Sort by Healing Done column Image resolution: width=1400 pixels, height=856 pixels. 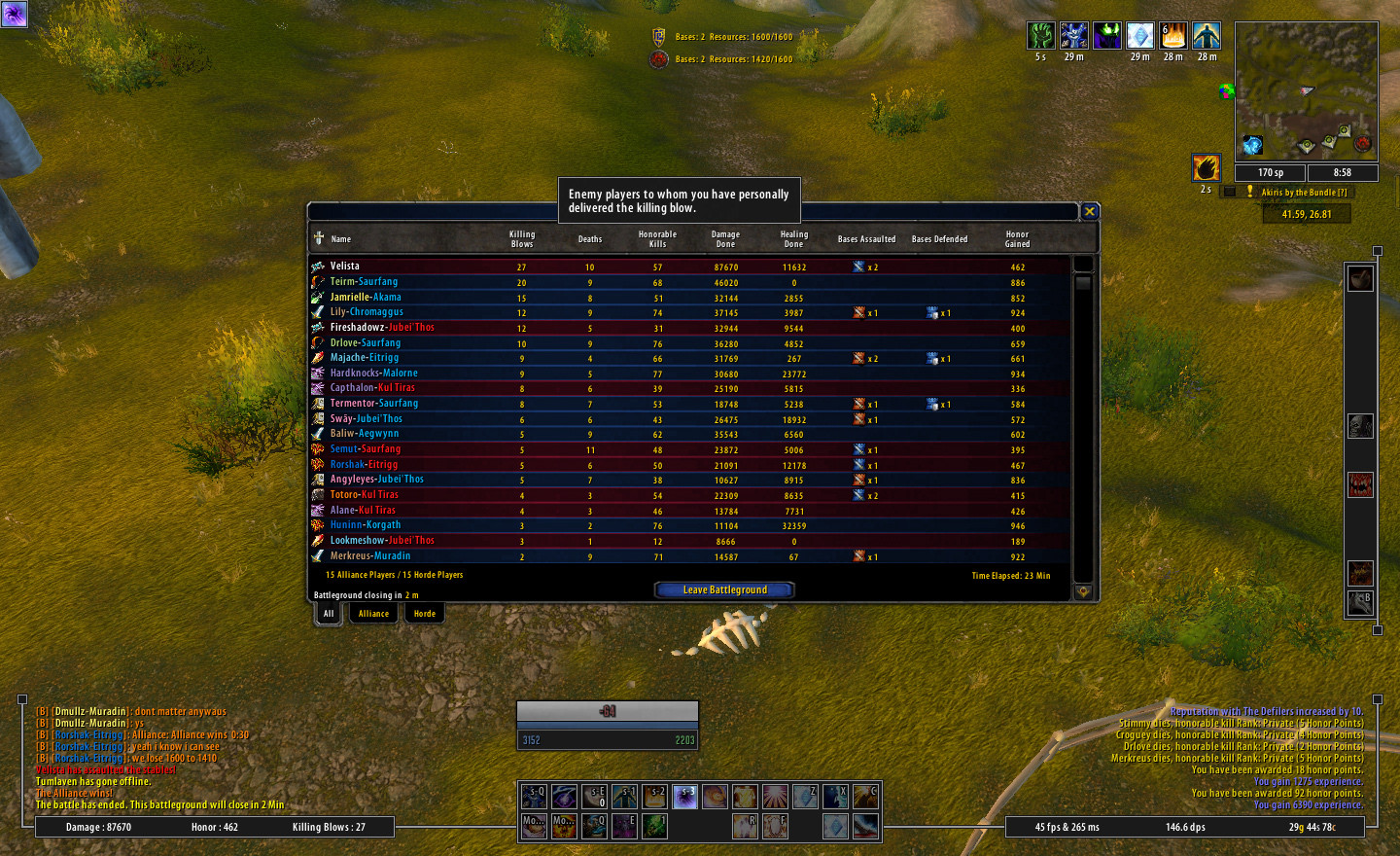click(x=794, y=239)
